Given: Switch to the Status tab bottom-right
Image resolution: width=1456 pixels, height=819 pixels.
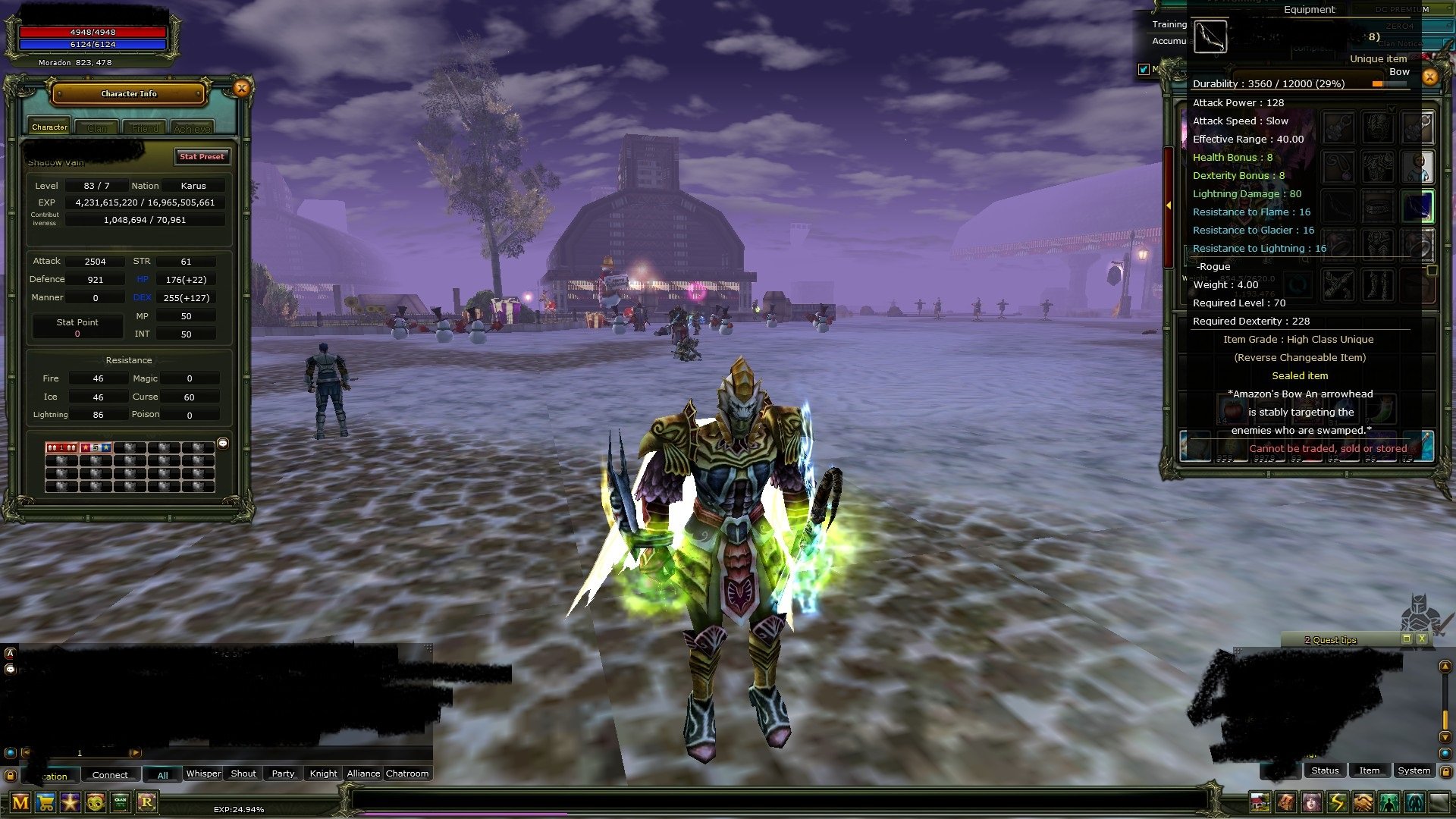Looking at the screenshot, I should click(x=1325, y=770).
